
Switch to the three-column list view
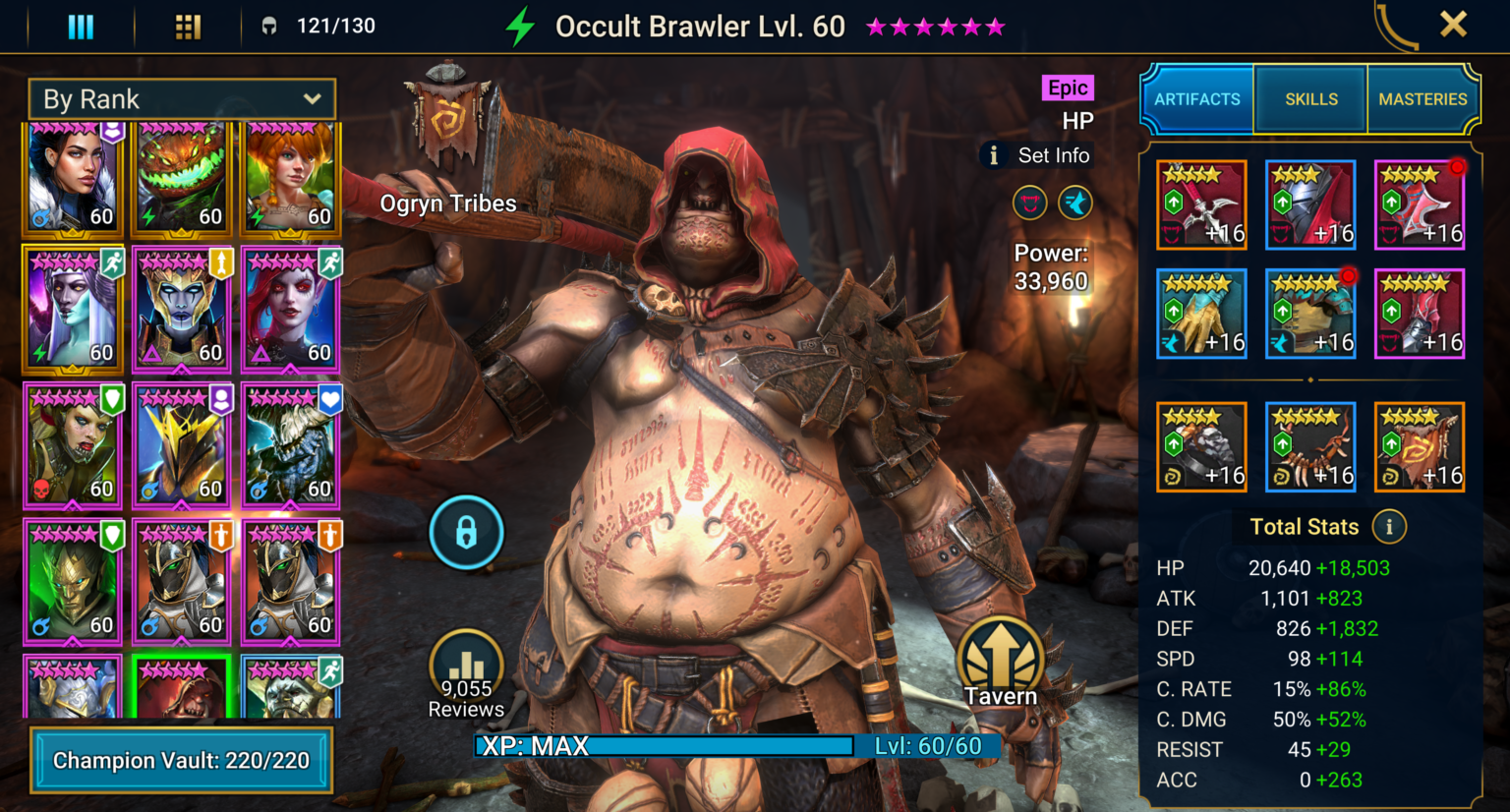tap(81, 27)
